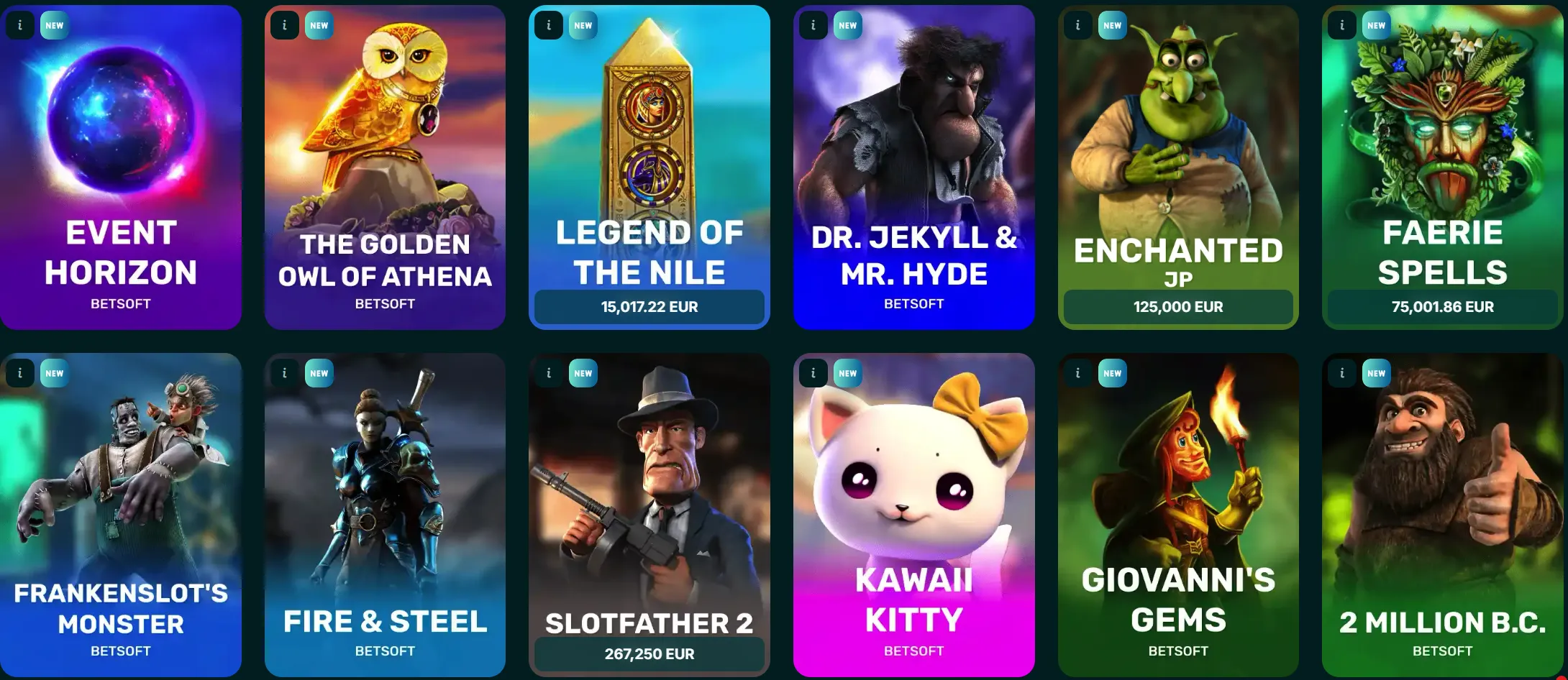1568x680 pixels.
Task: Open info for Dr. Jekyll & Mr. Hyde
Action: click(x=813, y=25)
